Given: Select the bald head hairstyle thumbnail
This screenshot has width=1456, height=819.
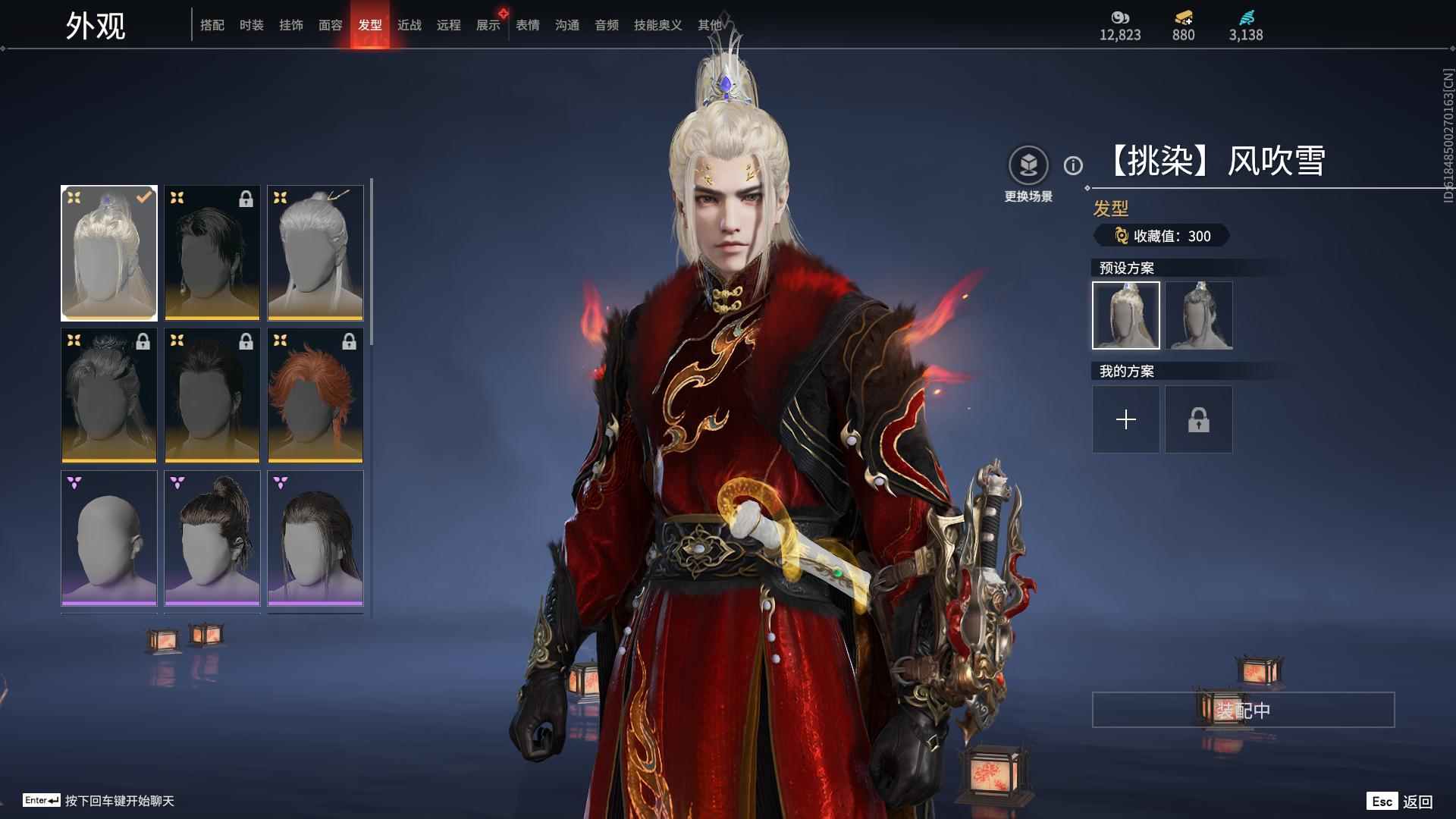Looking at the screenshot, I should click(109, 538).
